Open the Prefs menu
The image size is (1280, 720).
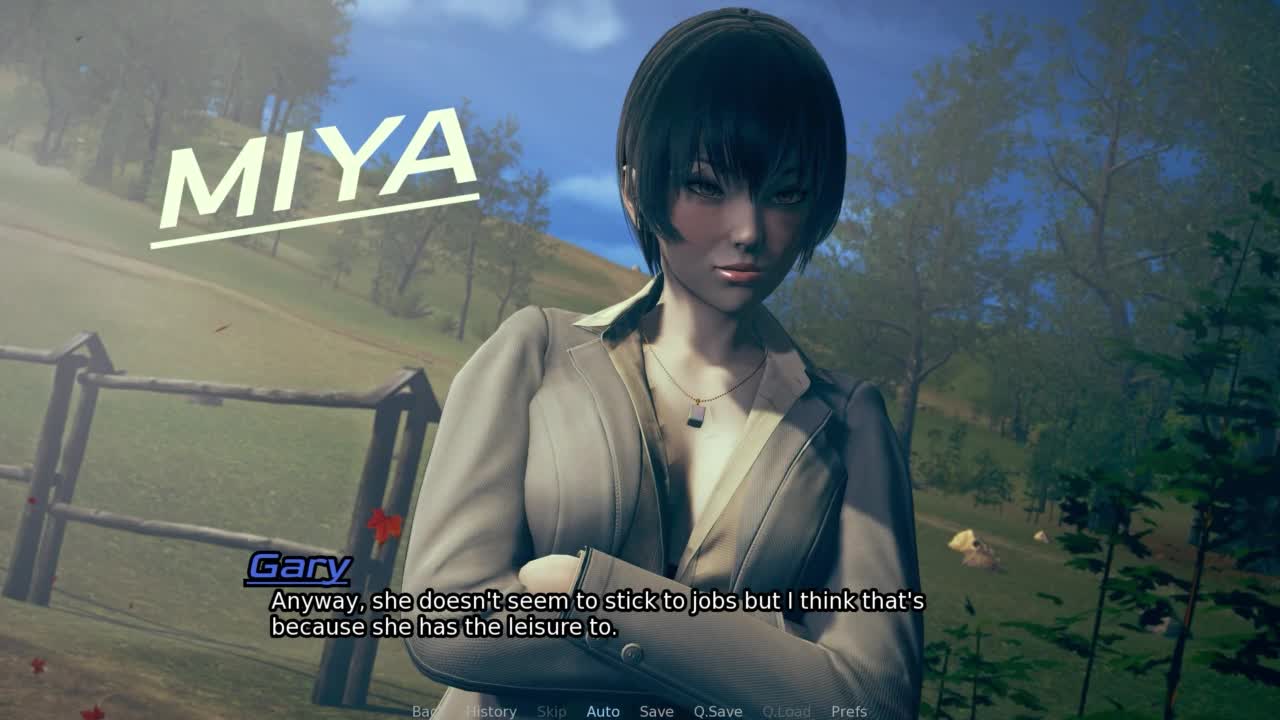click(849, 711)
